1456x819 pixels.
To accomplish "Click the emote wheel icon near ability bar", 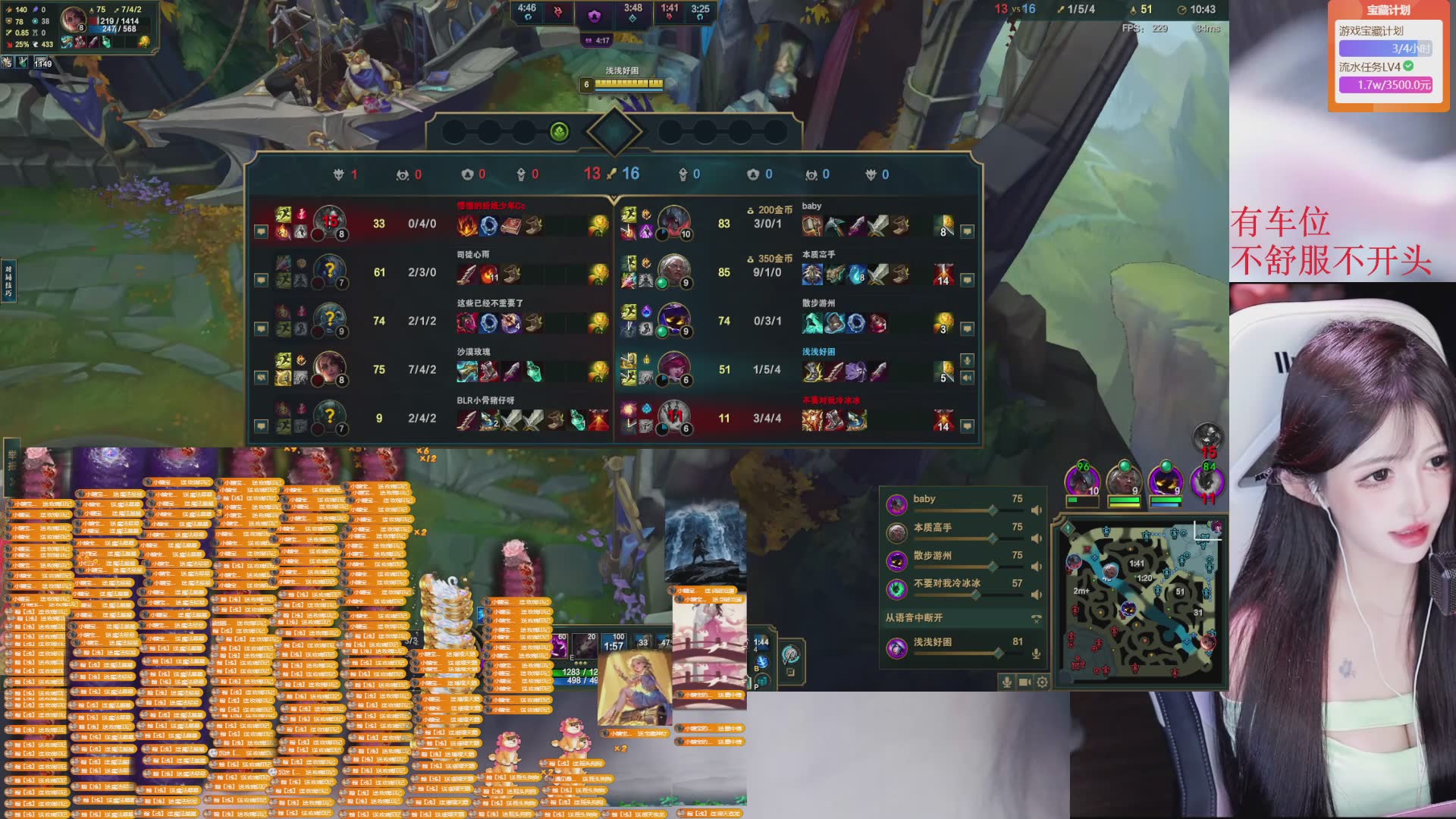I will pyautogui.click(x=790, y=654).
